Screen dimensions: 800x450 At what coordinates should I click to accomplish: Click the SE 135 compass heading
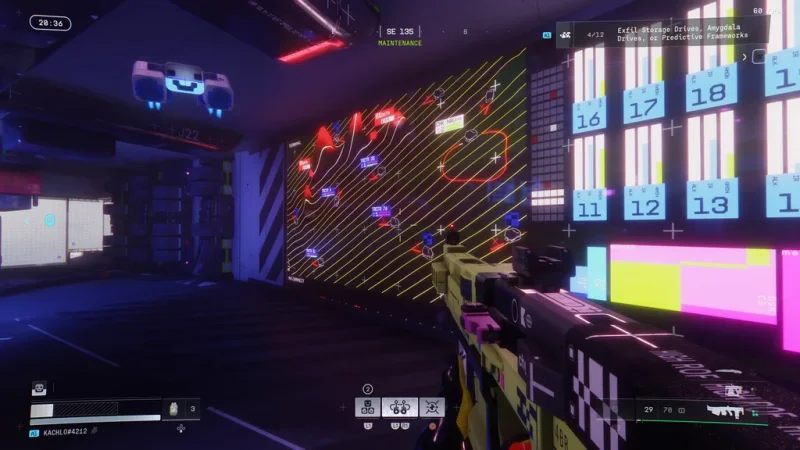click(x=400, y=33)
